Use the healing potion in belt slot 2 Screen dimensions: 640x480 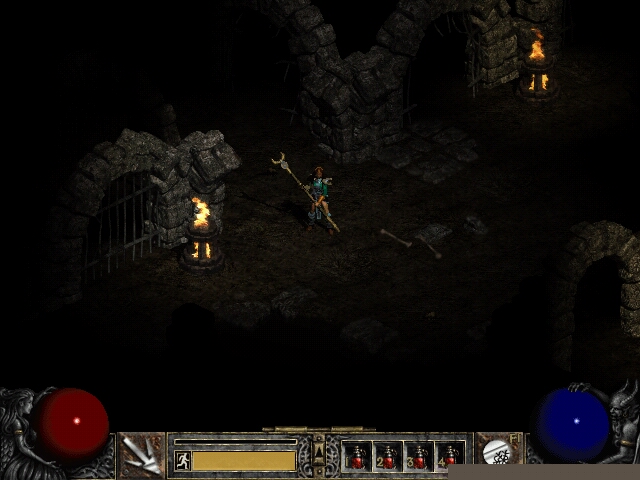(388, 457)
